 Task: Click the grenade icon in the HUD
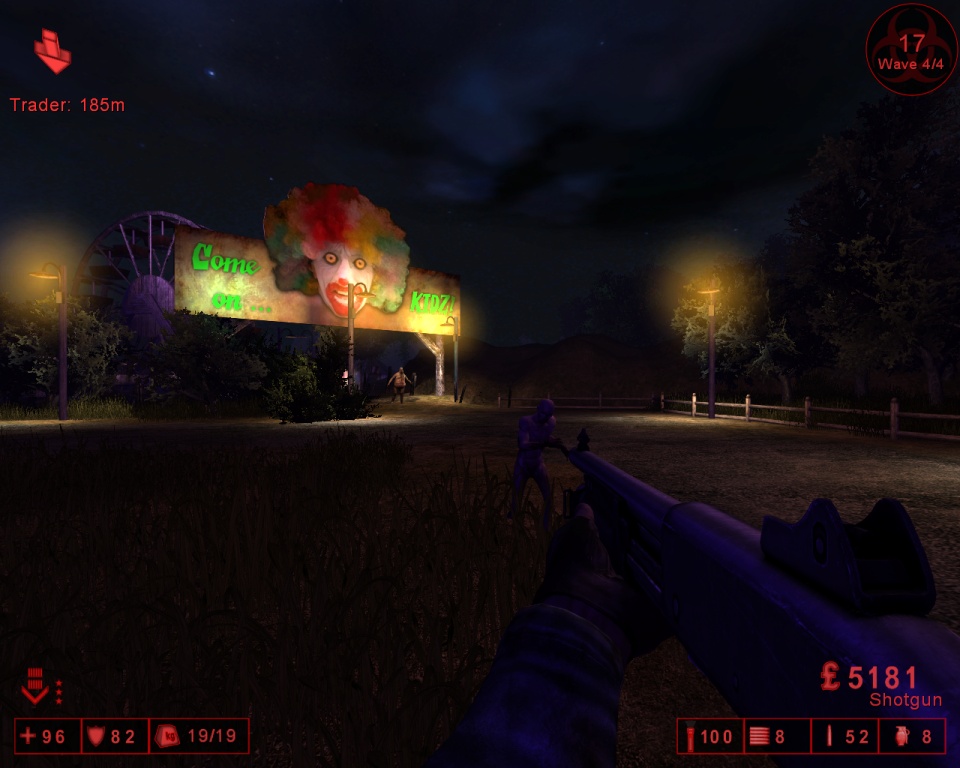[897, 738]
